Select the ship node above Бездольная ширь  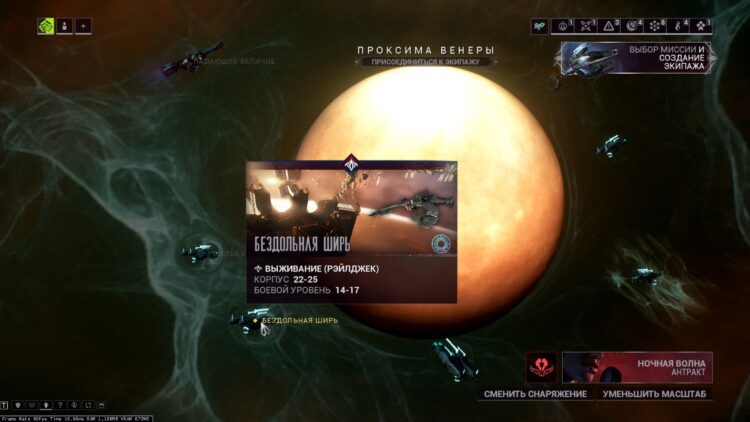click(x=200, y=251)
